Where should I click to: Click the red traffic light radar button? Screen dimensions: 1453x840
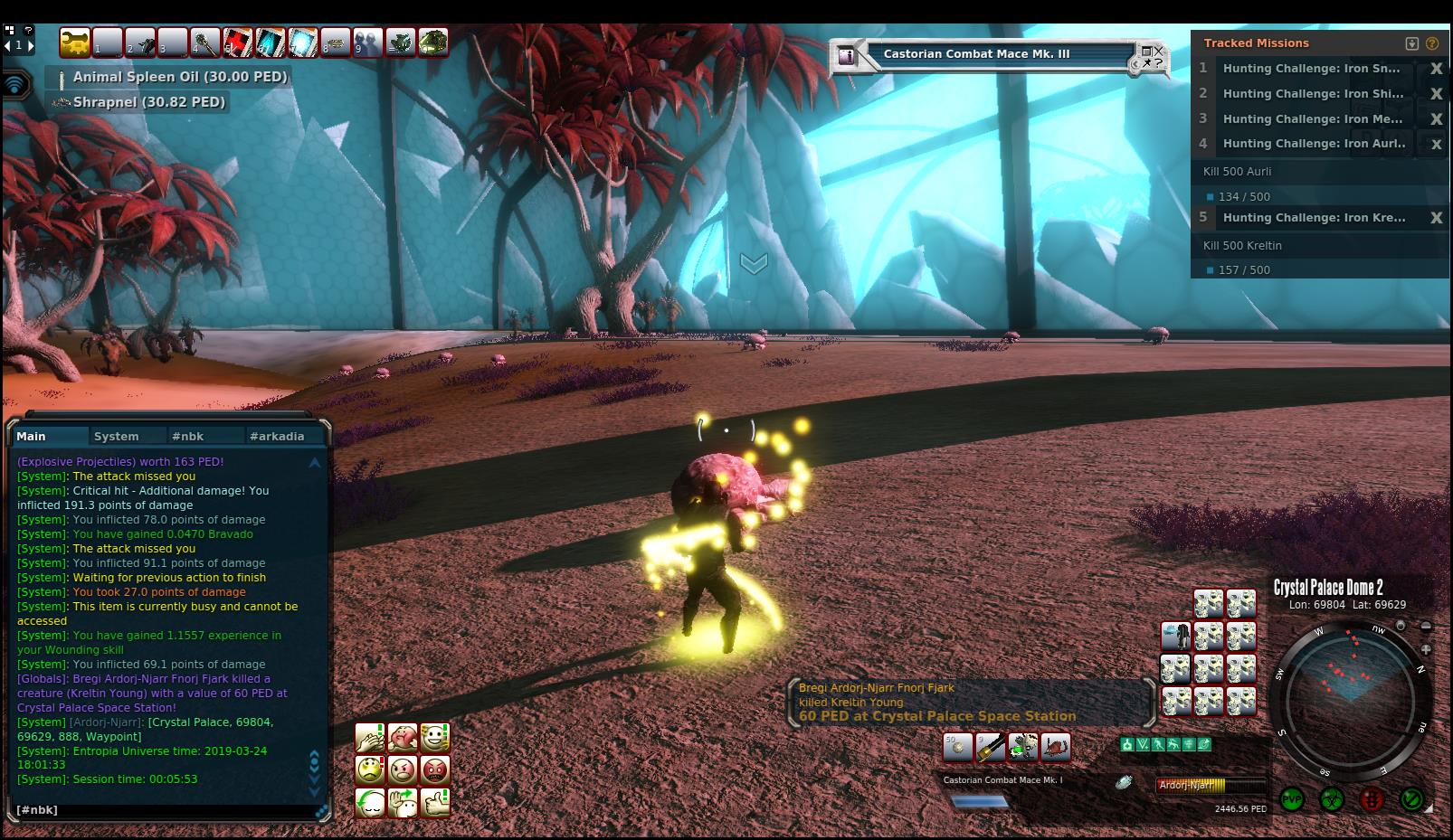click(x=1372, y=800)
